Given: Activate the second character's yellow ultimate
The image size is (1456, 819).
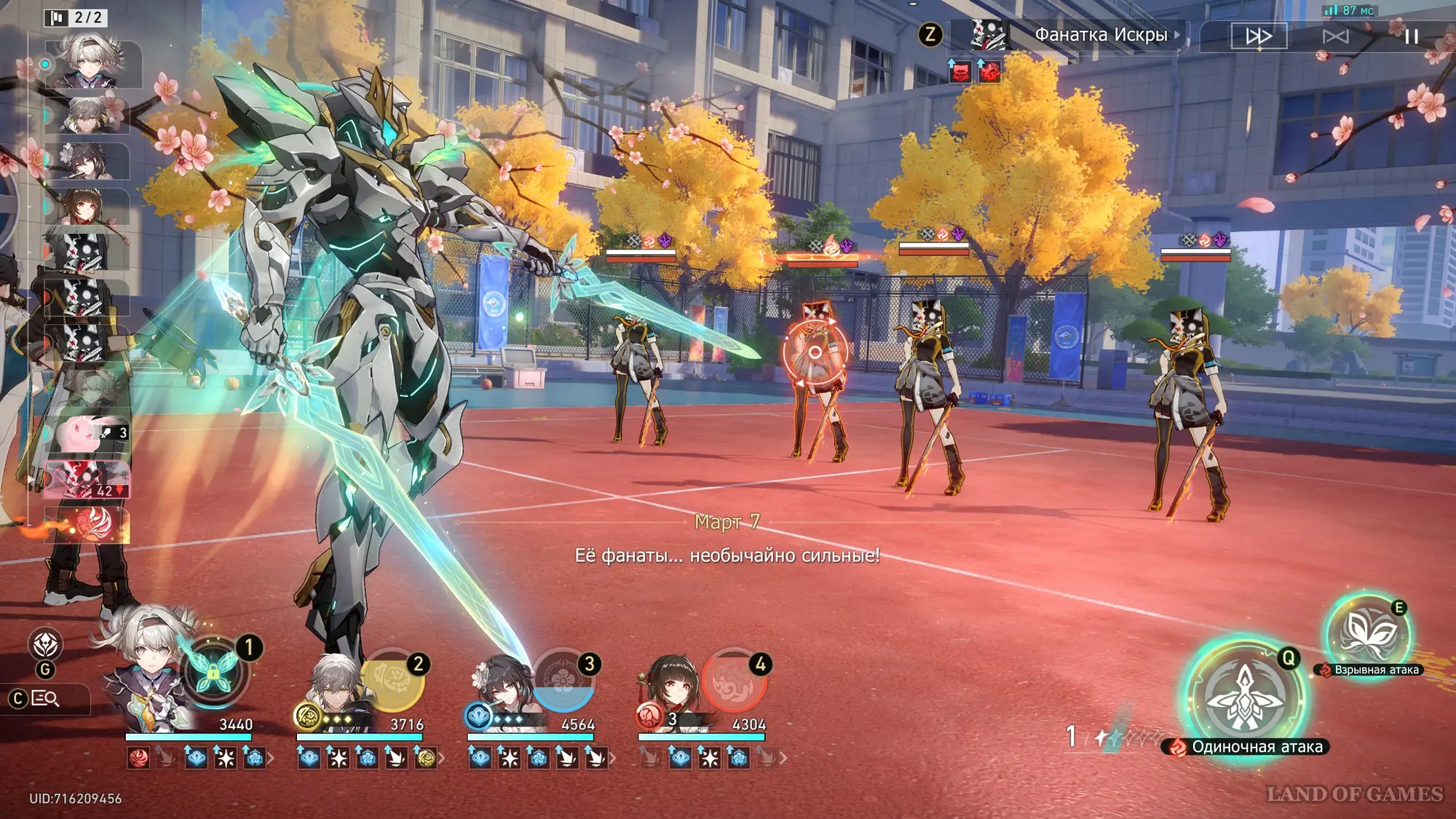Looking at the screenshot, I should [x=392, y=681].
